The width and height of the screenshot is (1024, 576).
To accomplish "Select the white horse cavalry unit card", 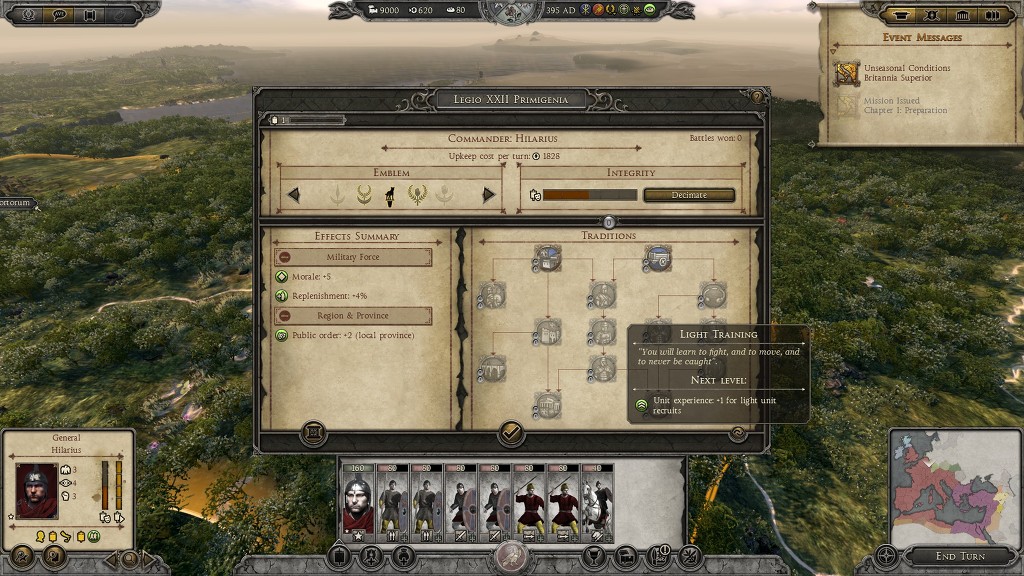I will click(598, 502).
